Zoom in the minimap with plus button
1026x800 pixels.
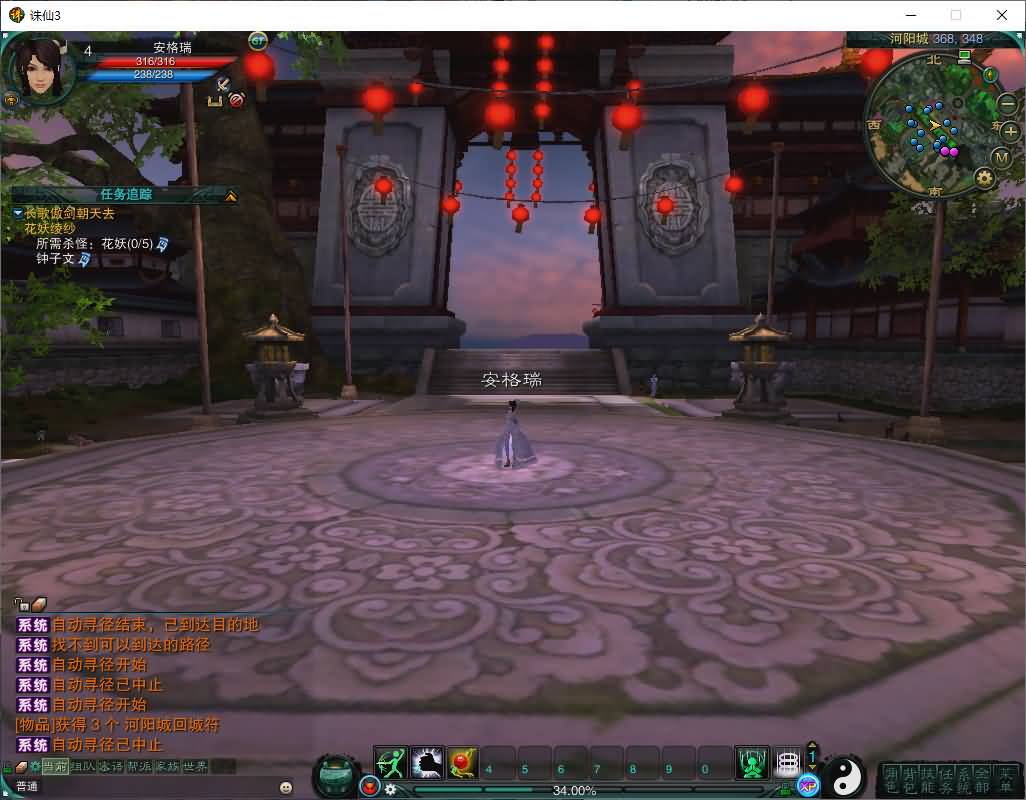(x=1010, y=131)
